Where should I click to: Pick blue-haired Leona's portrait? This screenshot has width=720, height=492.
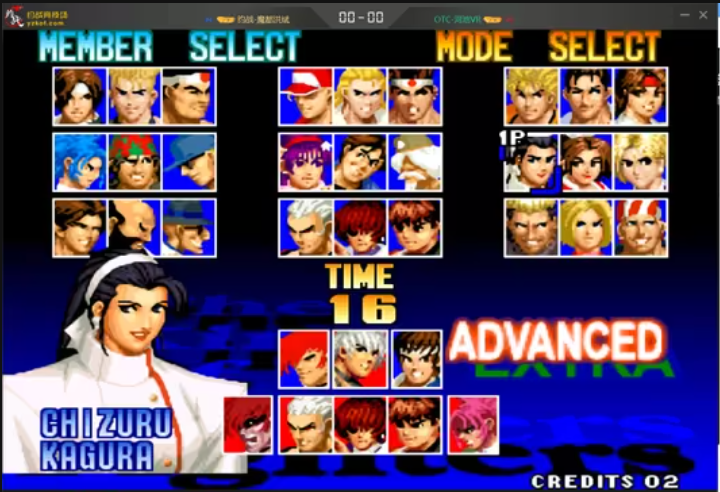79,162
